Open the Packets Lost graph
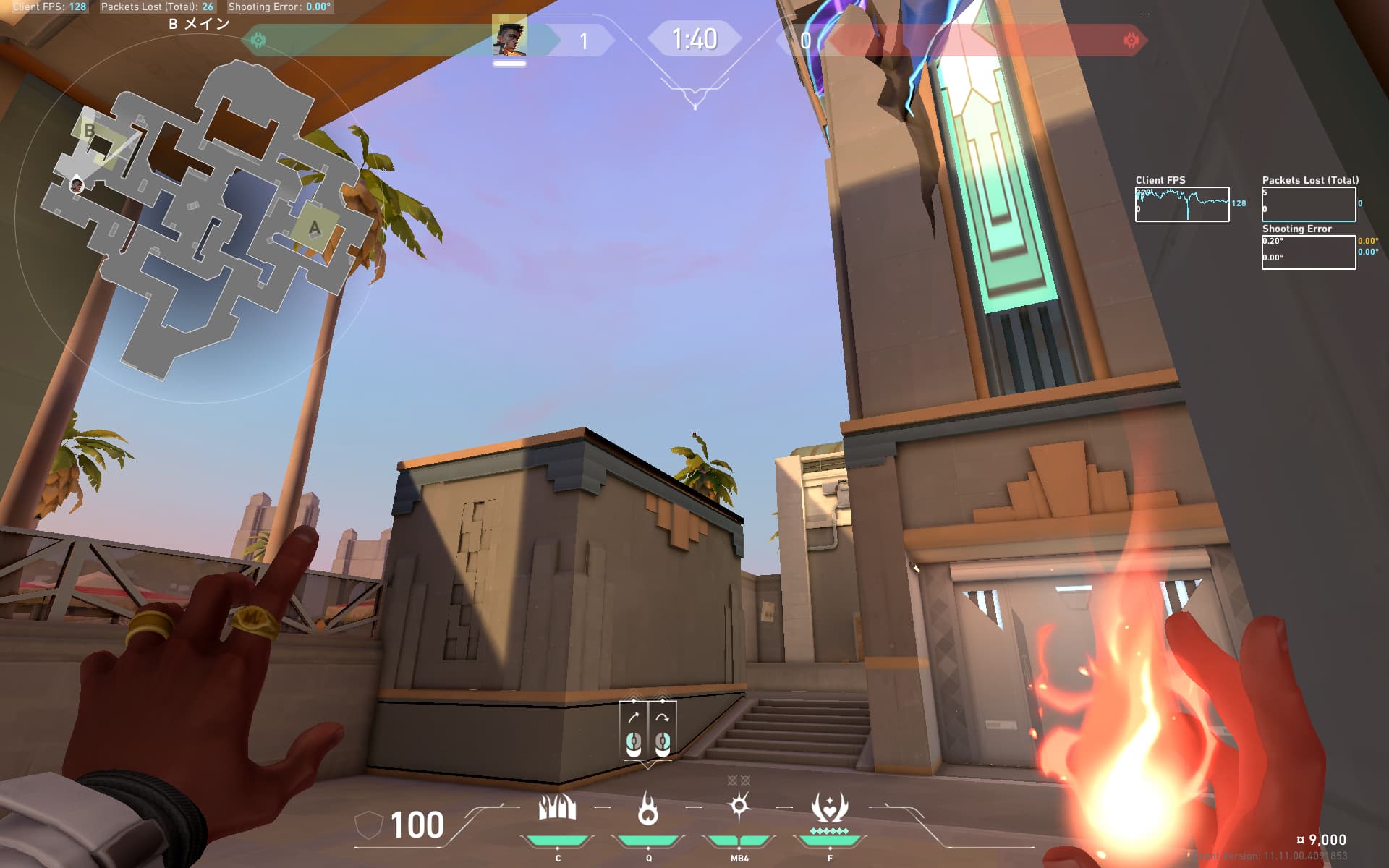The width and height of the screenshot is (1389, 868). [1308, 204]
